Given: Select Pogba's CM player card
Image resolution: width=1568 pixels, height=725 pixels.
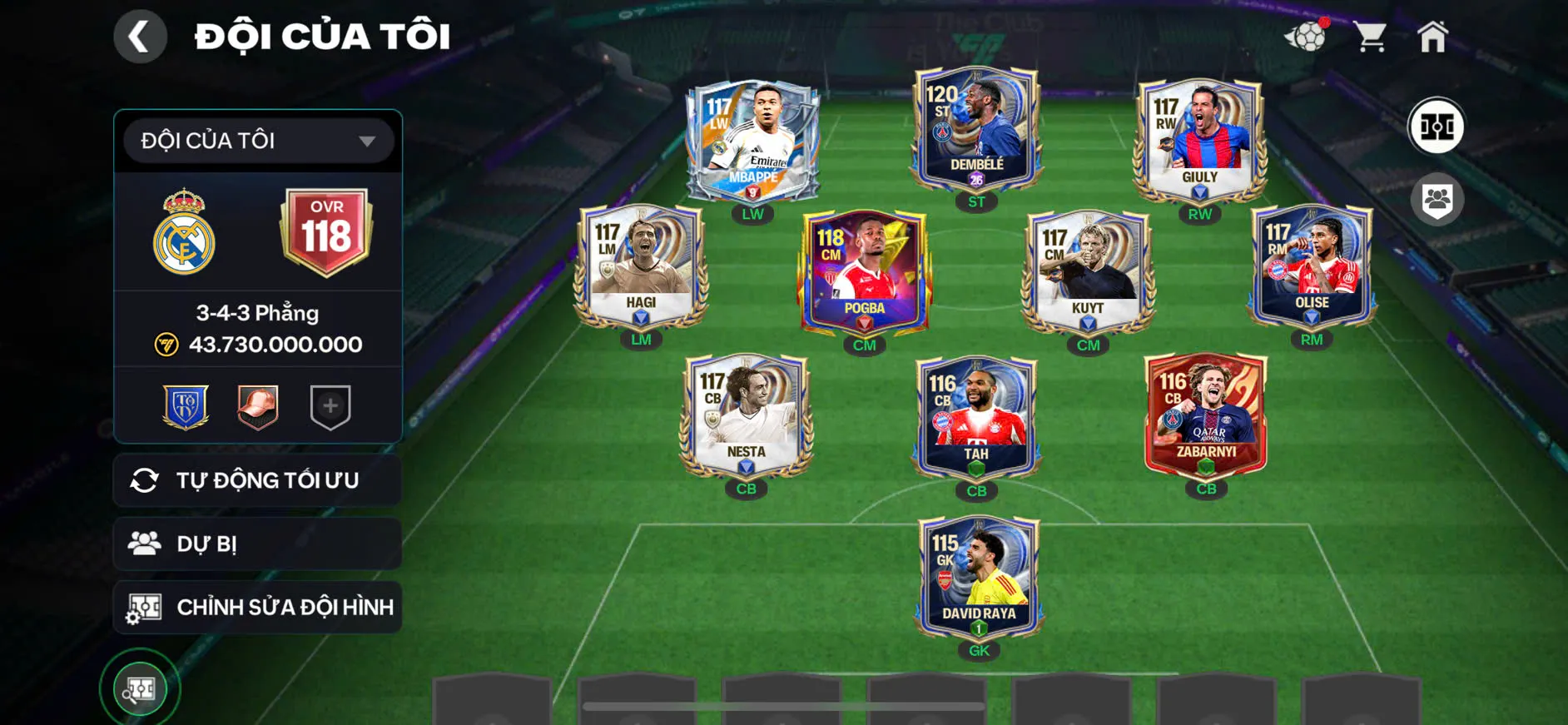Looking at the screenshot, I should (x=864, y=272).
